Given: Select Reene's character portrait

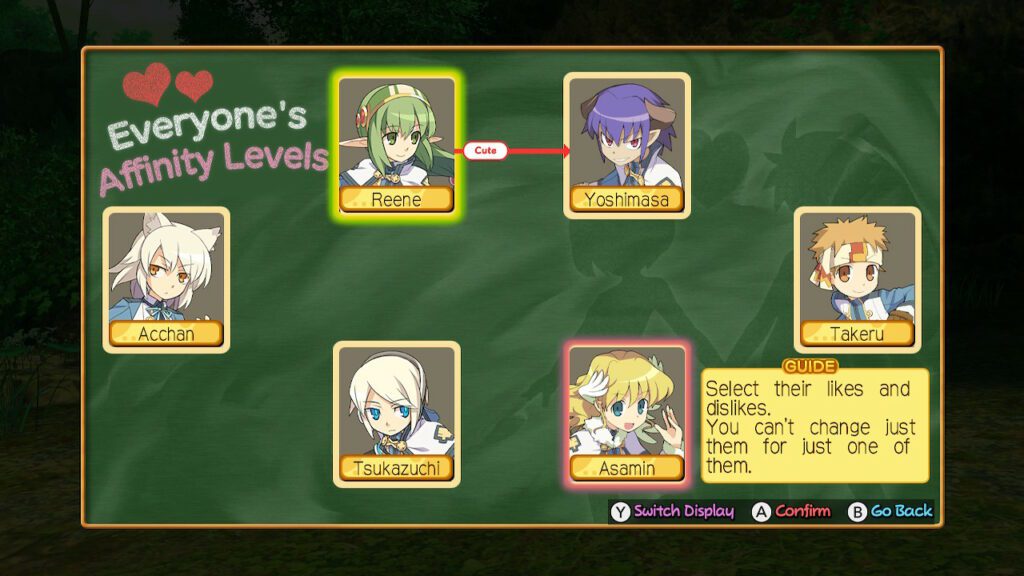Looking at the screenshot, I should click(x=396, y=142).
